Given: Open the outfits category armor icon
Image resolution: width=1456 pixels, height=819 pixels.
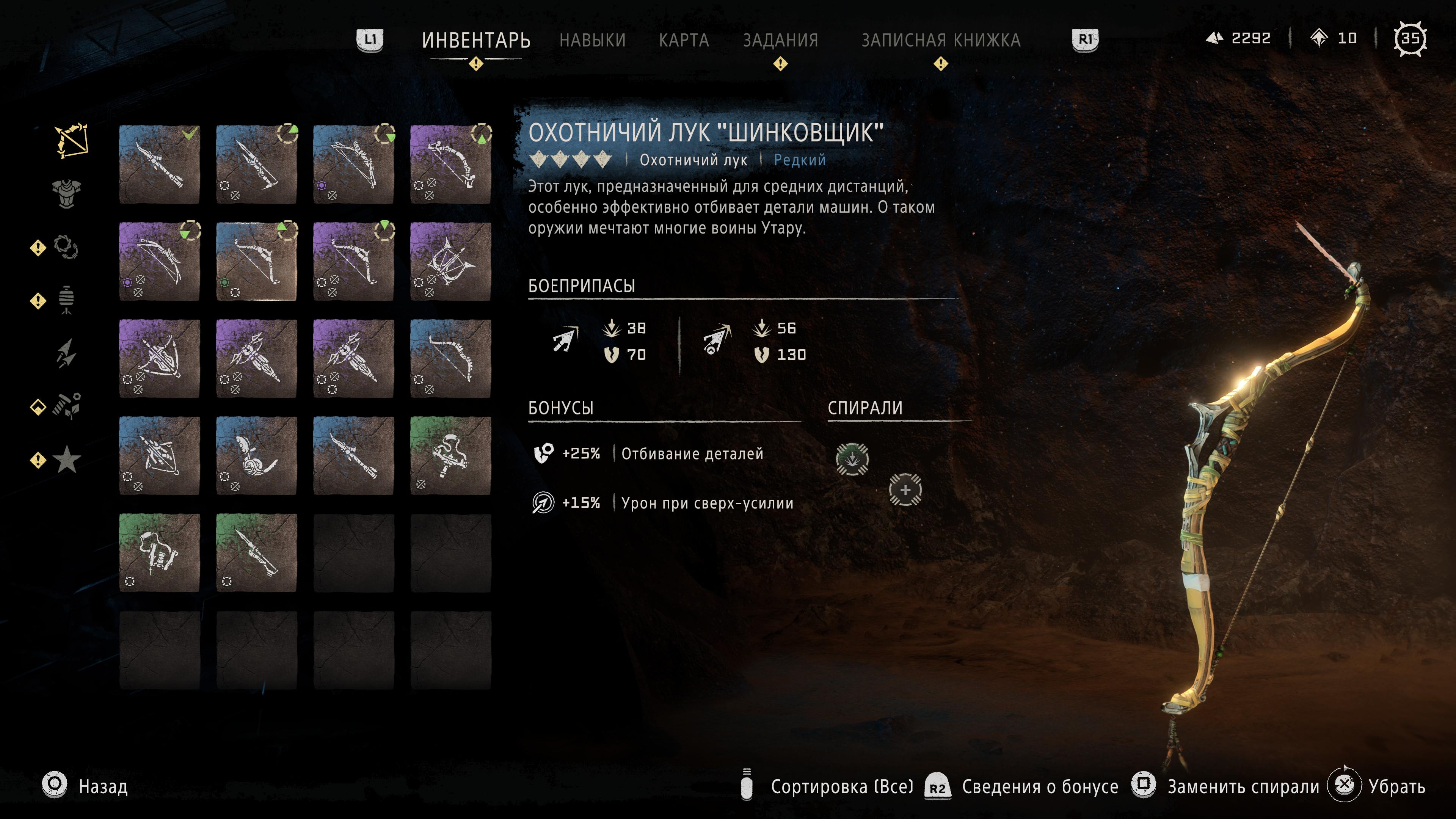Looking at the screenshot, I should 67,194.
